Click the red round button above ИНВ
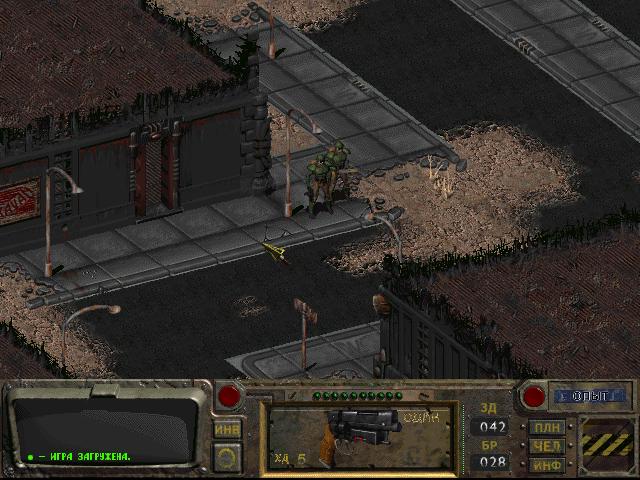640x480 pixels. coord(229,396)
